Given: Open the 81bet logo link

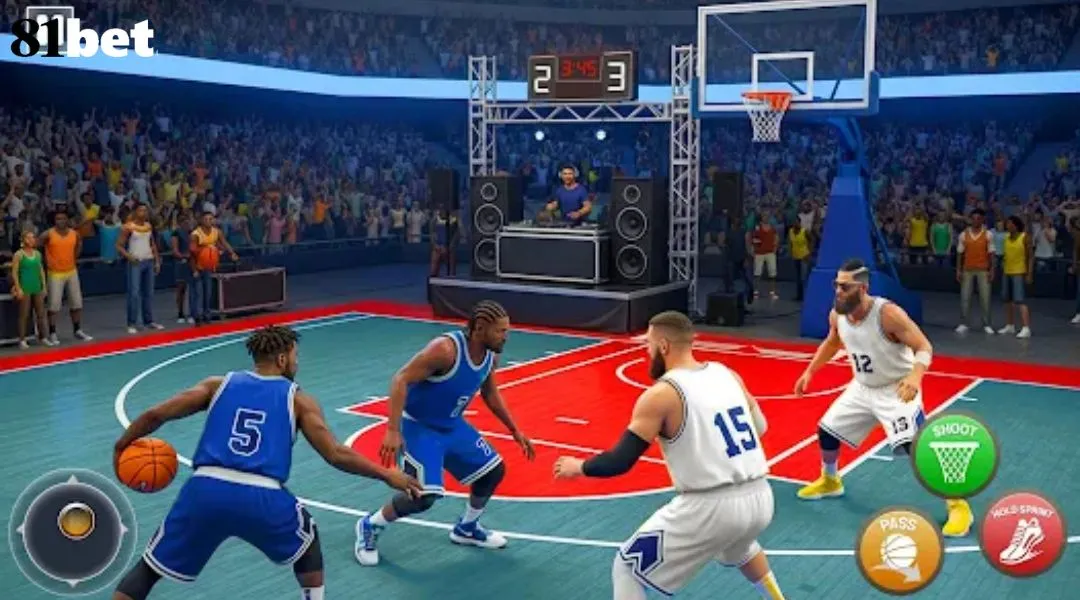Looking at the screenshot, I should 83,36.
